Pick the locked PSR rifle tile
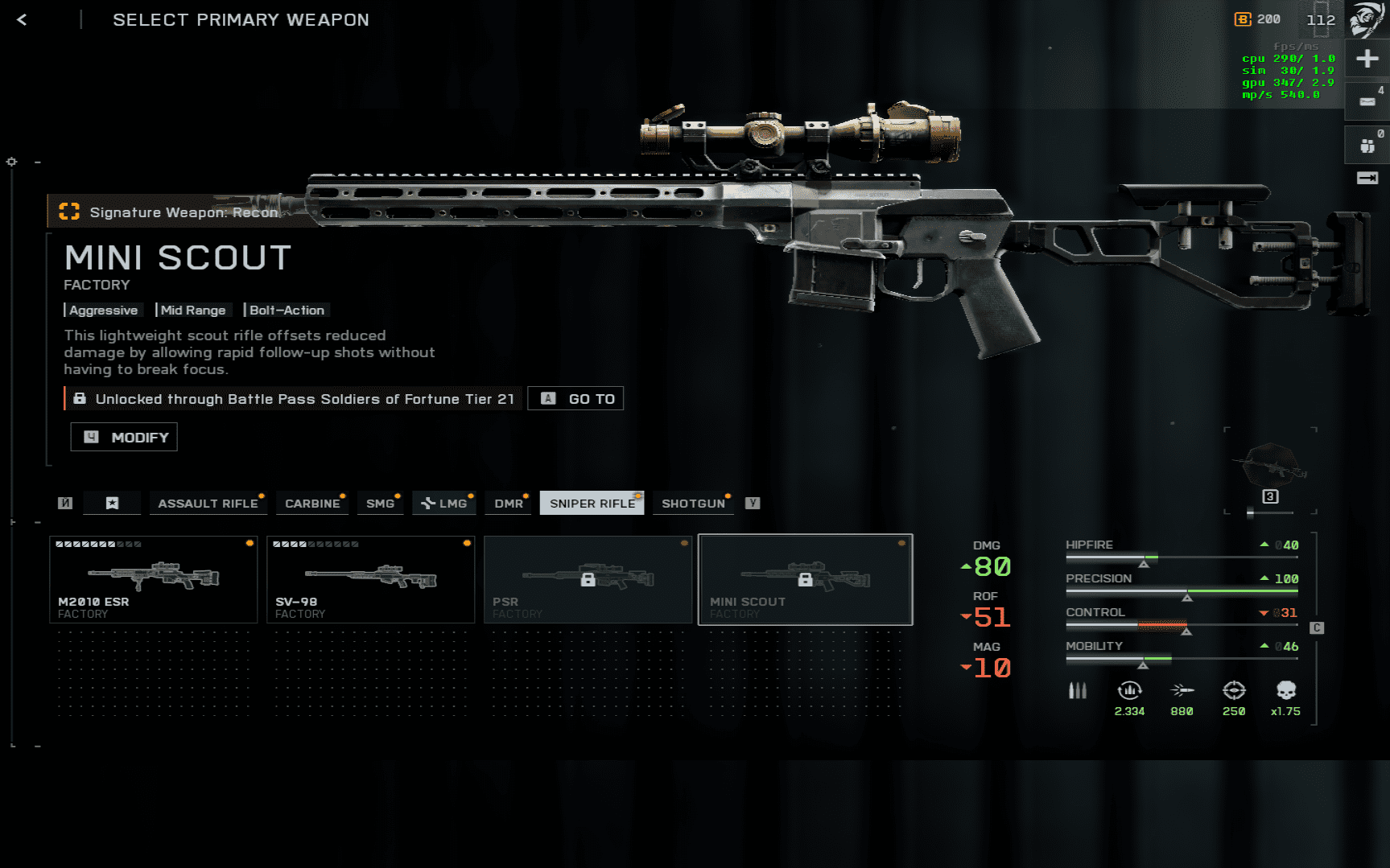The width and height of the screenshot is (1390, 868). tap(588, 579)
